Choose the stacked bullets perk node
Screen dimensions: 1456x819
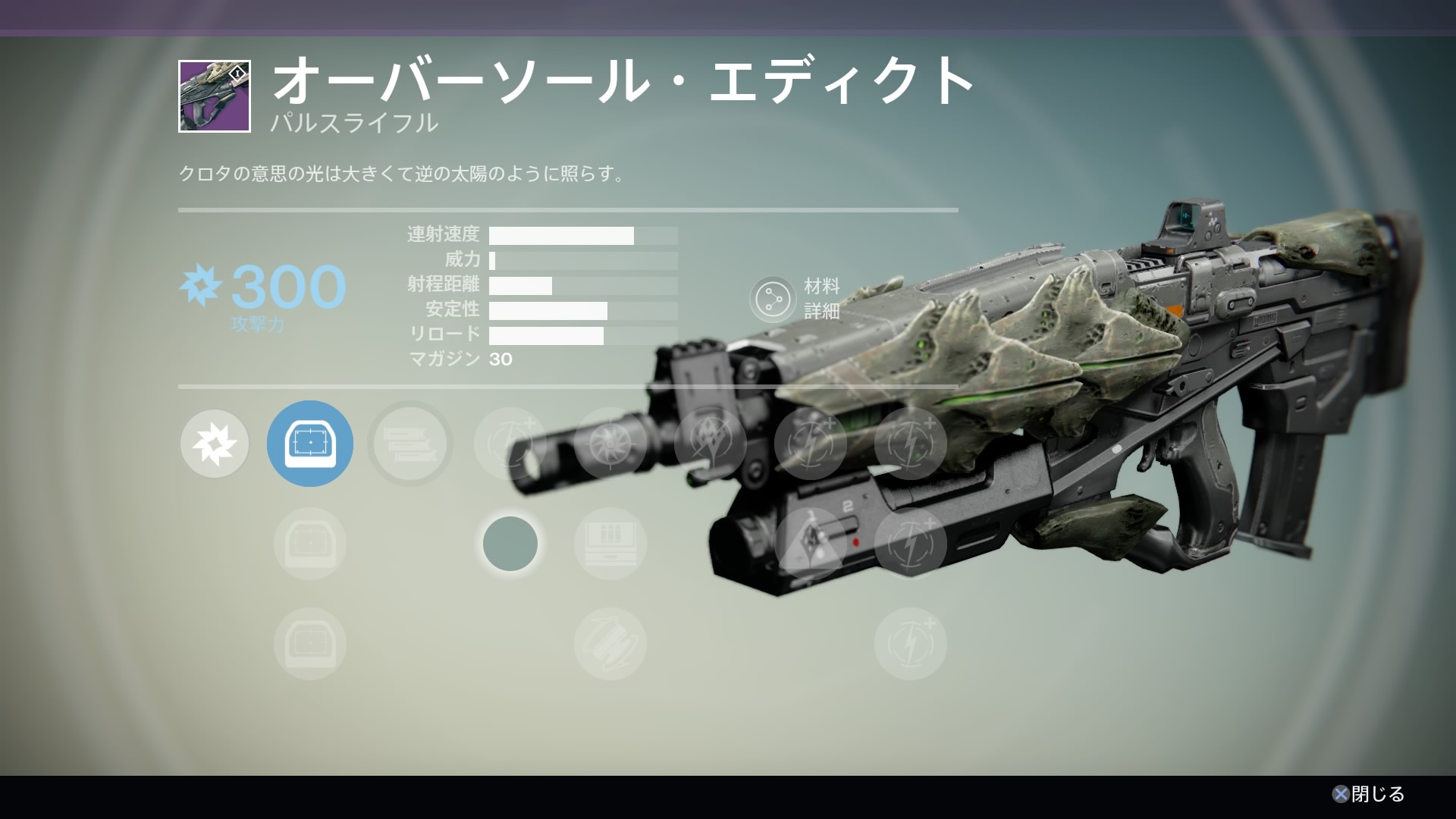(410, 444)
